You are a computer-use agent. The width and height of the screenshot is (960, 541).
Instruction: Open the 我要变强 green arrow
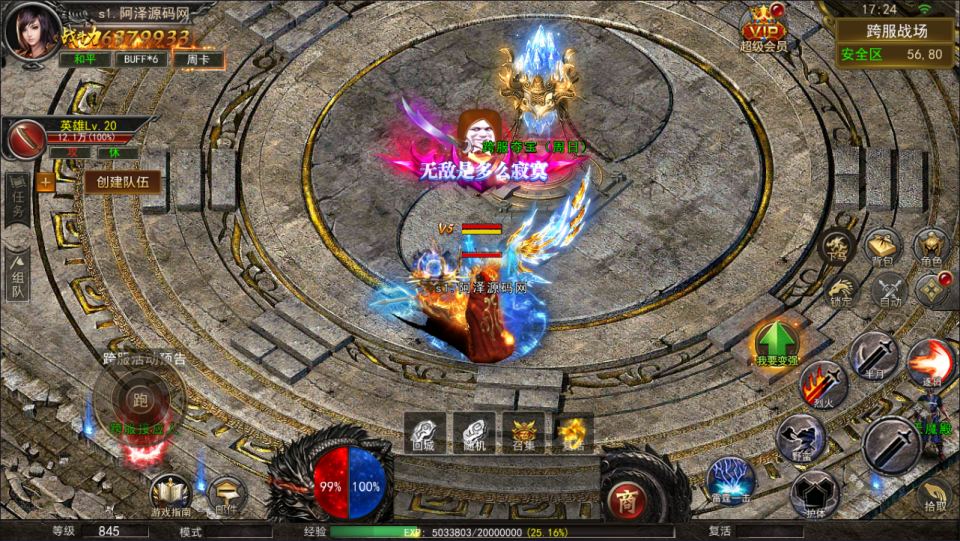pyautogui.click(x=776, y=344)
